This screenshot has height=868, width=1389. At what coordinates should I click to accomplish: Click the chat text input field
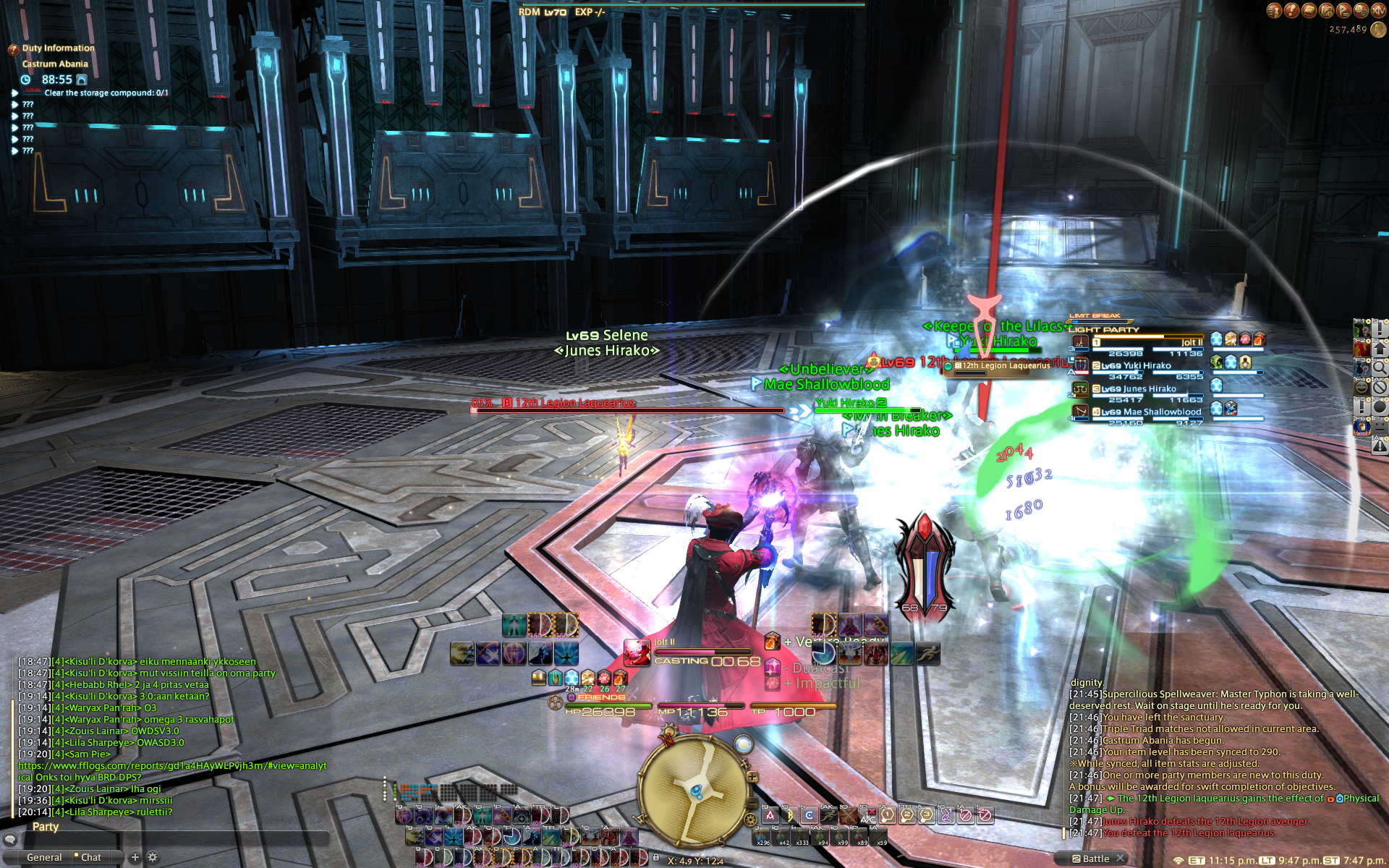pos(174,839)
